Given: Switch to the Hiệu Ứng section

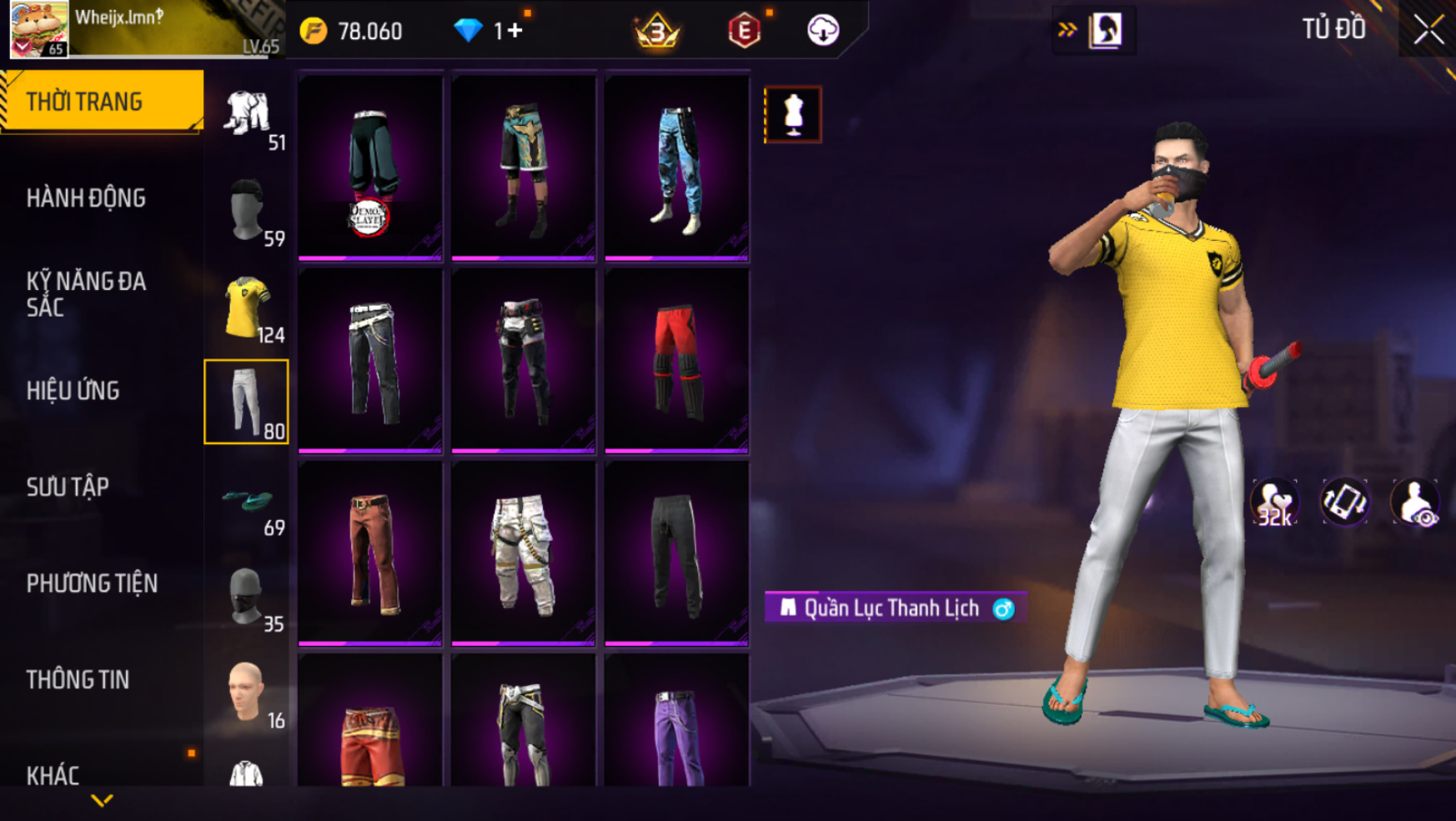Looking at the screenshot, I should click(73, 391).
